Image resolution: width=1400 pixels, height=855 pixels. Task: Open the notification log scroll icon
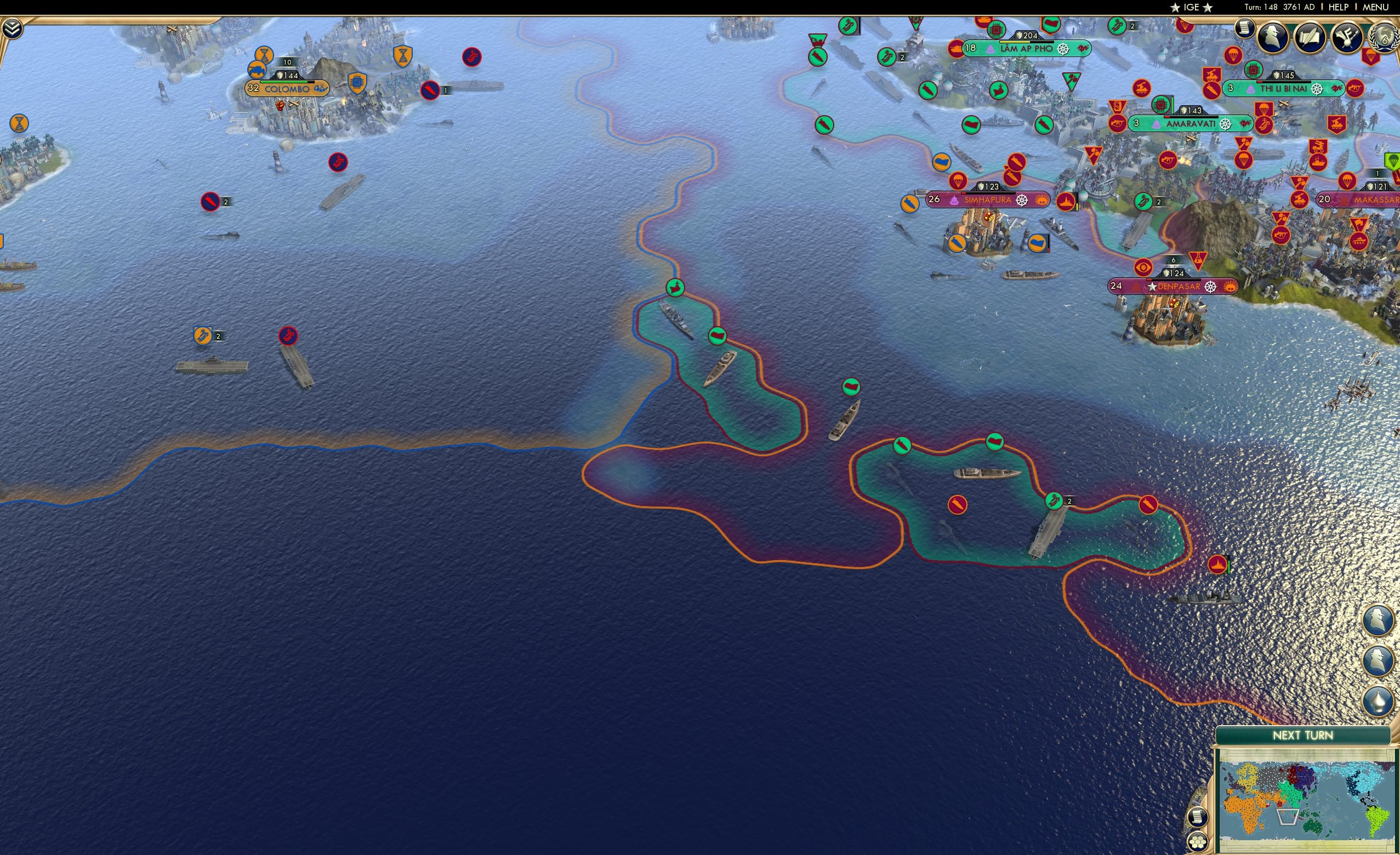pyautogui.click(x=1244, y=27)
